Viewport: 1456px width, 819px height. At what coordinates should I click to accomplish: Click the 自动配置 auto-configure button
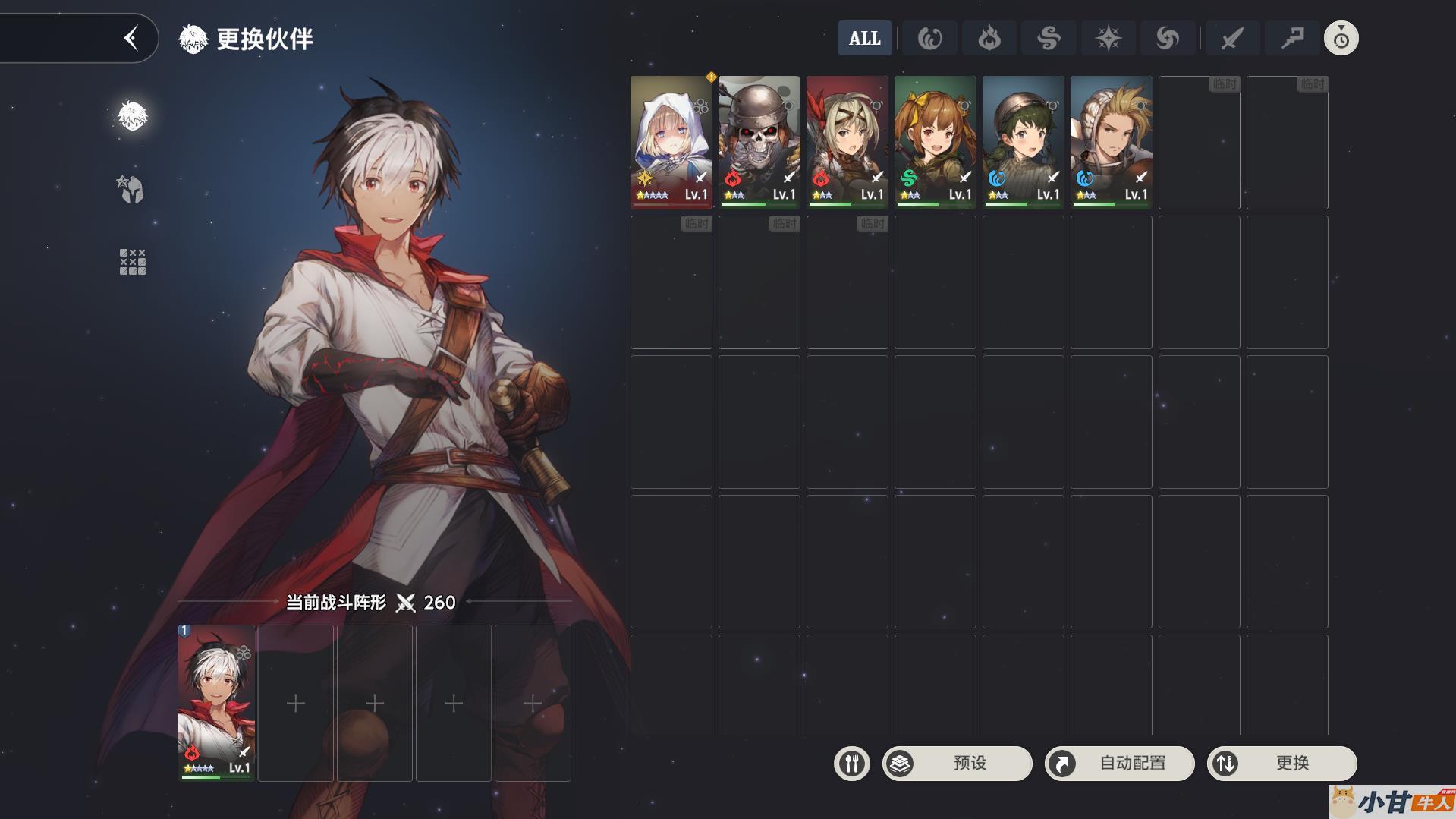click(1119, 763)
